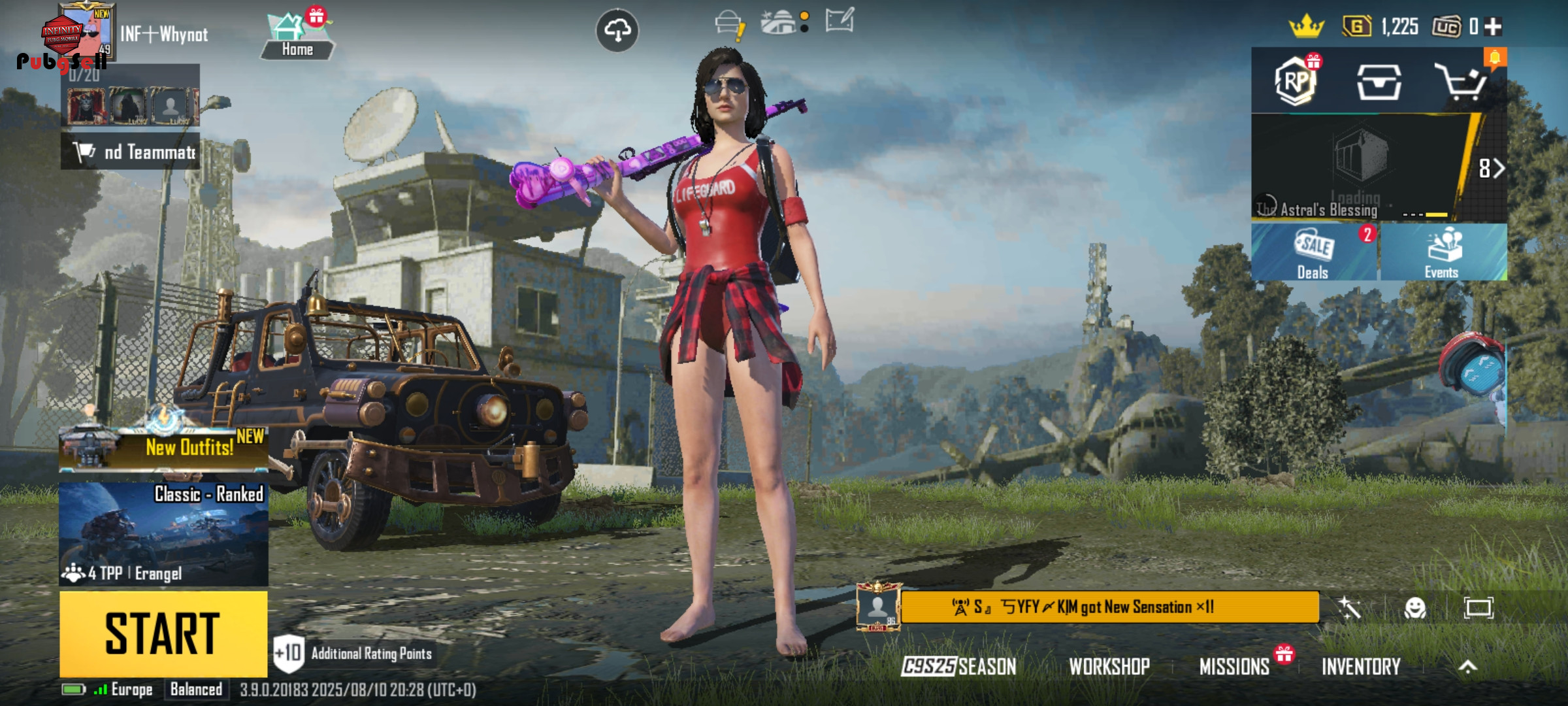Start the match with the yellow START button
Image resolution: width=1568 pixels, height=706 pixels.
[163, 633]
